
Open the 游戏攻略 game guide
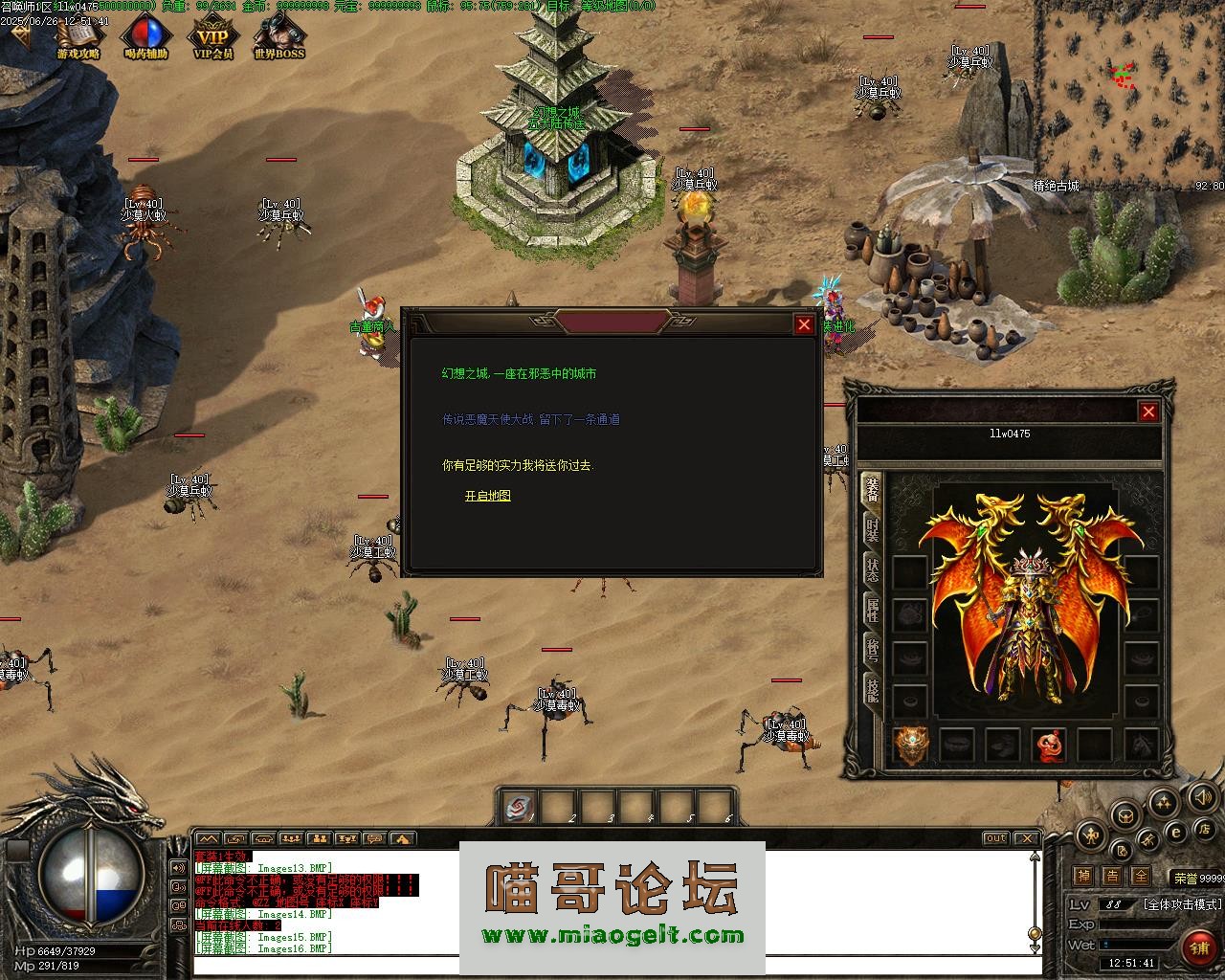click(x=78, y=38)
